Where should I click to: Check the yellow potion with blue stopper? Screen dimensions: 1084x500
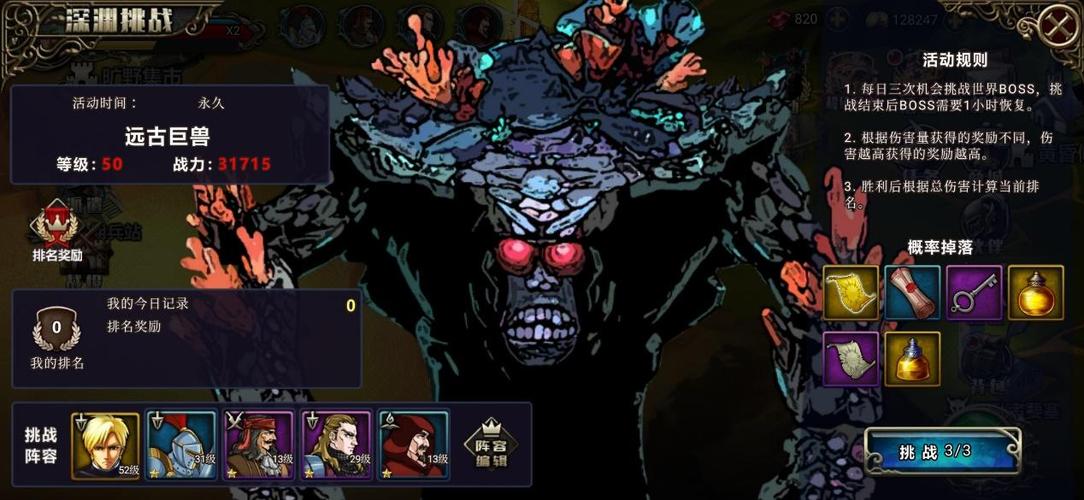click(912, 358)
